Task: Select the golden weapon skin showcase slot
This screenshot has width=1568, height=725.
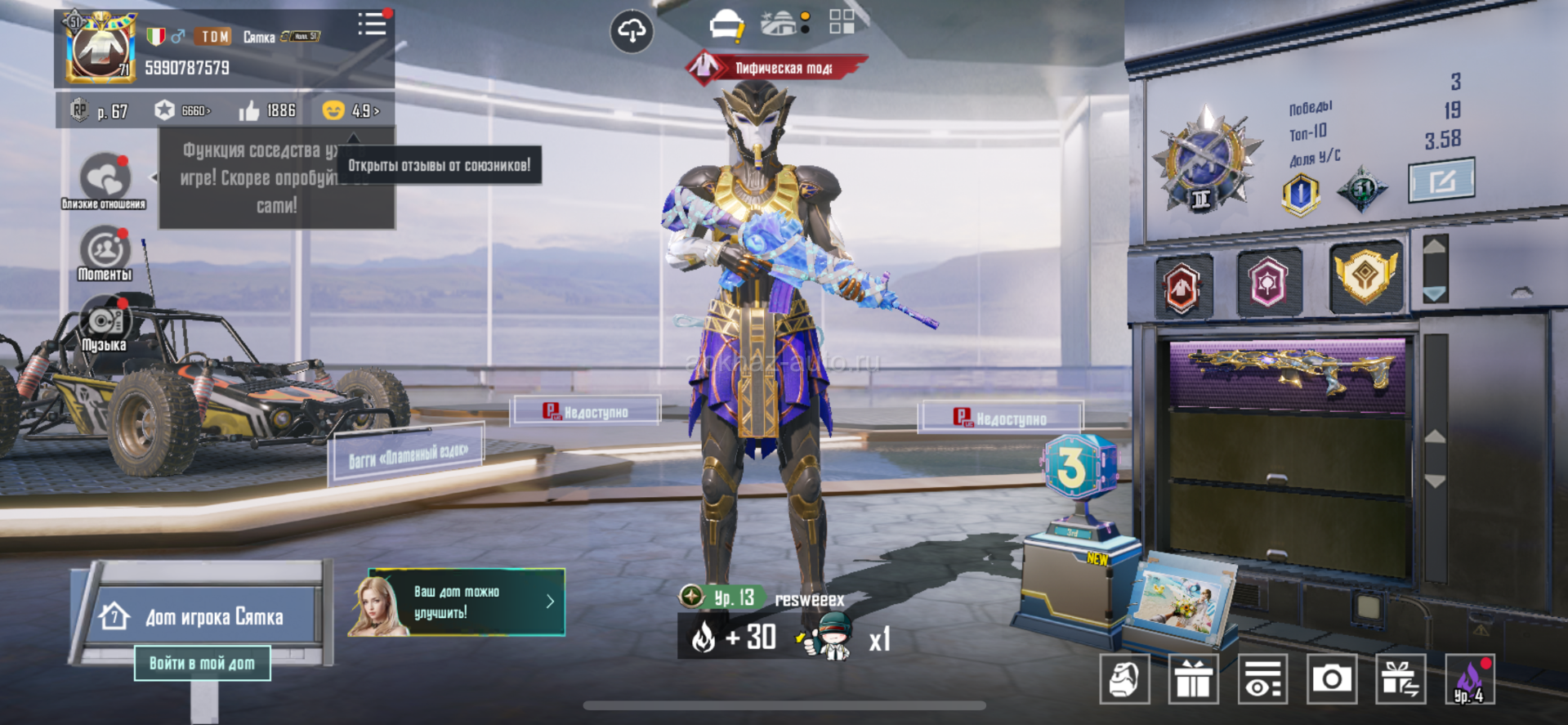Action: (x=1288, y=372)
